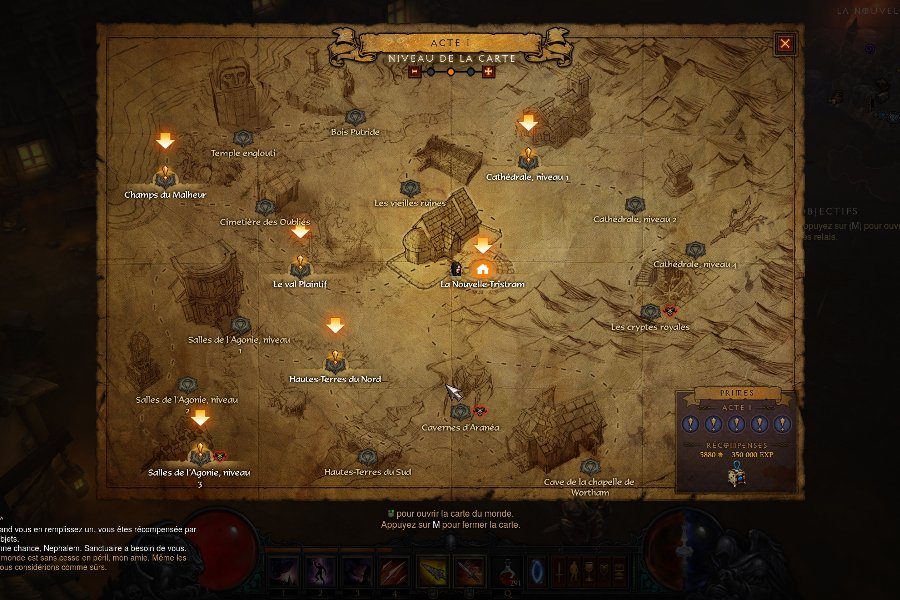Zoom in one map level with plus
The image size is (900, 600).
click(488, 71)
